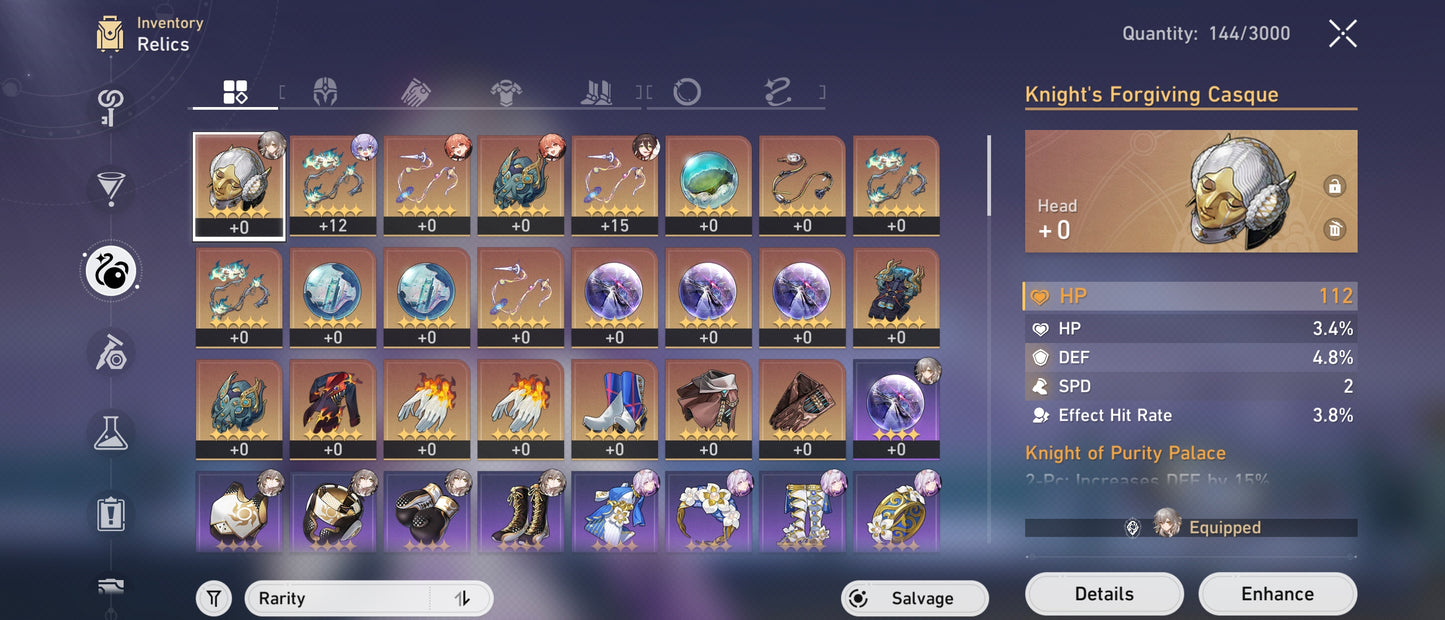Select the green planet sphere relic
This screenshot has height=620, width=1445.
(708, 187)
